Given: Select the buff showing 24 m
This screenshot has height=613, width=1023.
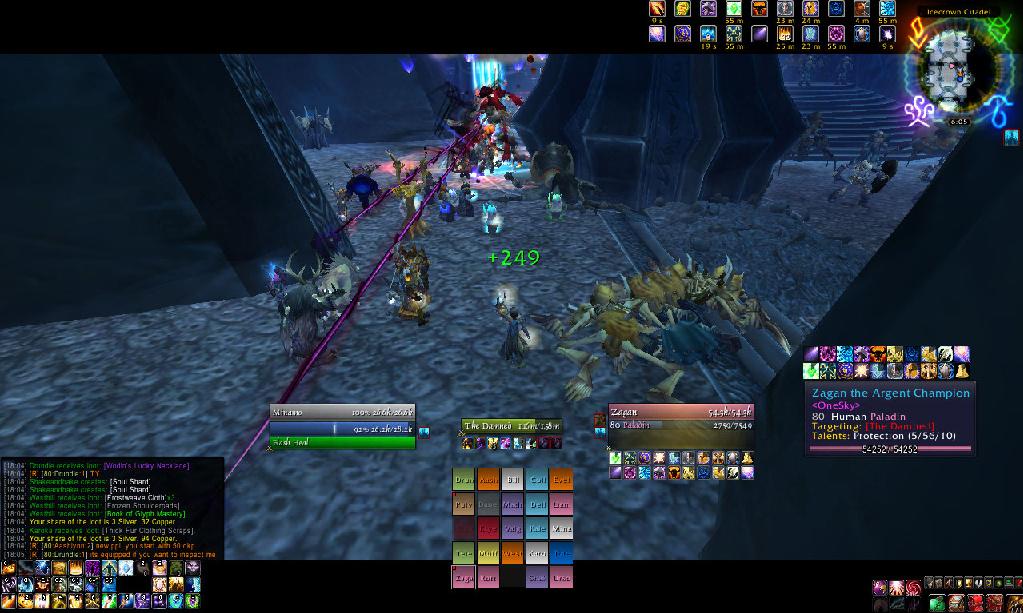Looking at the screenshot, I should 810,10.
